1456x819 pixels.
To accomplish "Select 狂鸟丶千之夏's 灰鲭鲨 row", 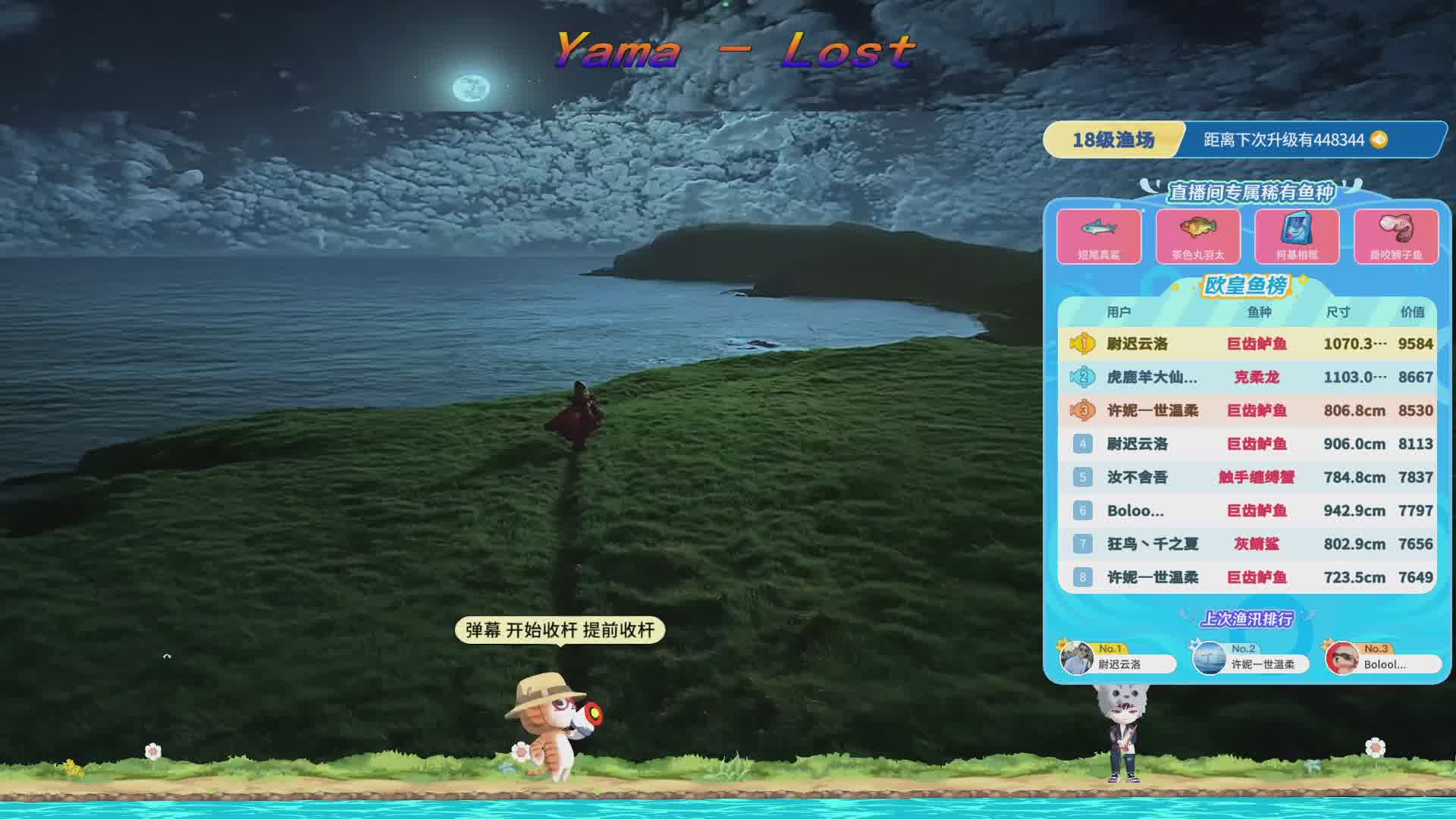I will 1247,544.
